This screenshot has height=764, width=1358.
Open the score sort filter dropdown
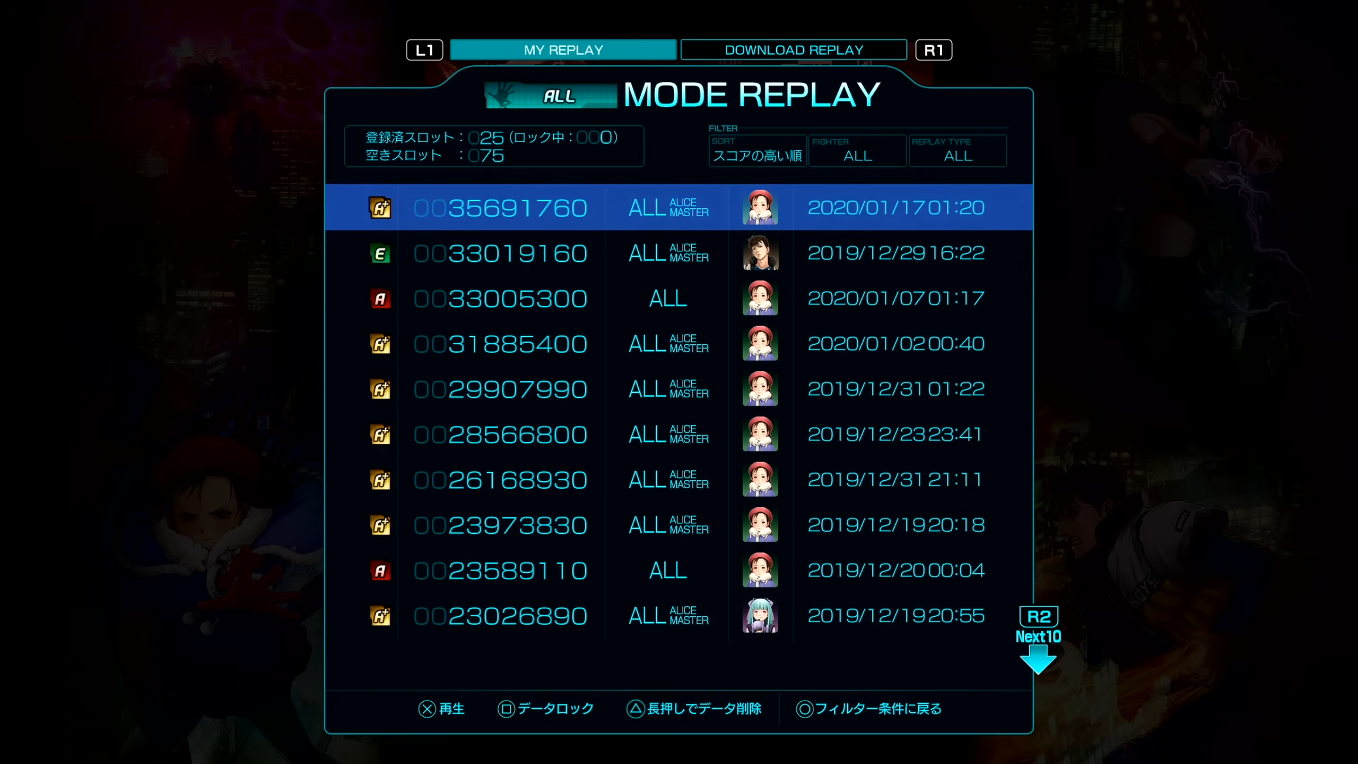point(757,151)
